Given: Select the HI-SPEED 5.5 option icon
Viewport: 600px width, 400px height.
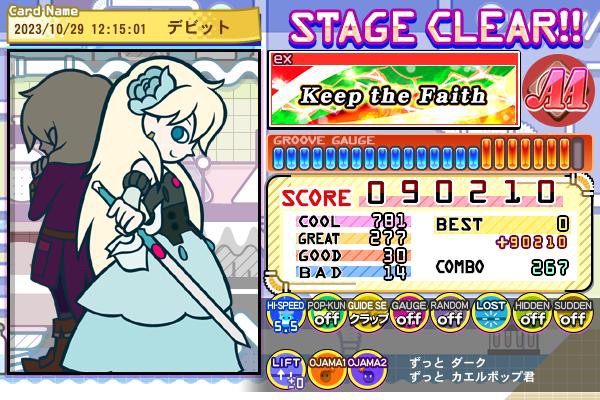Looking at the screenshot, I should coord(284,316).
